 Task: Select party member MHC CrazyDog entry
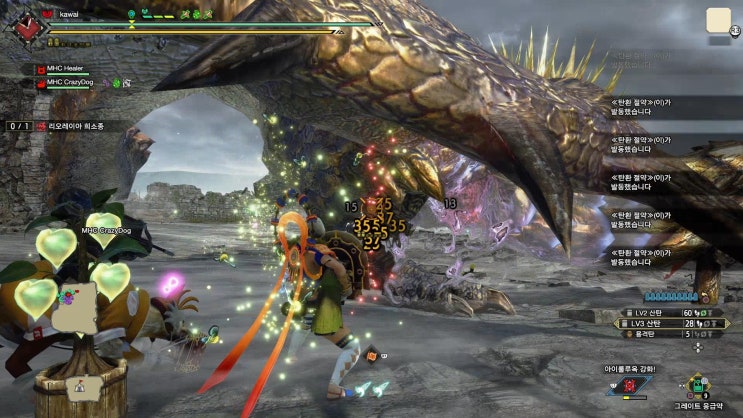tap(70, 83)
